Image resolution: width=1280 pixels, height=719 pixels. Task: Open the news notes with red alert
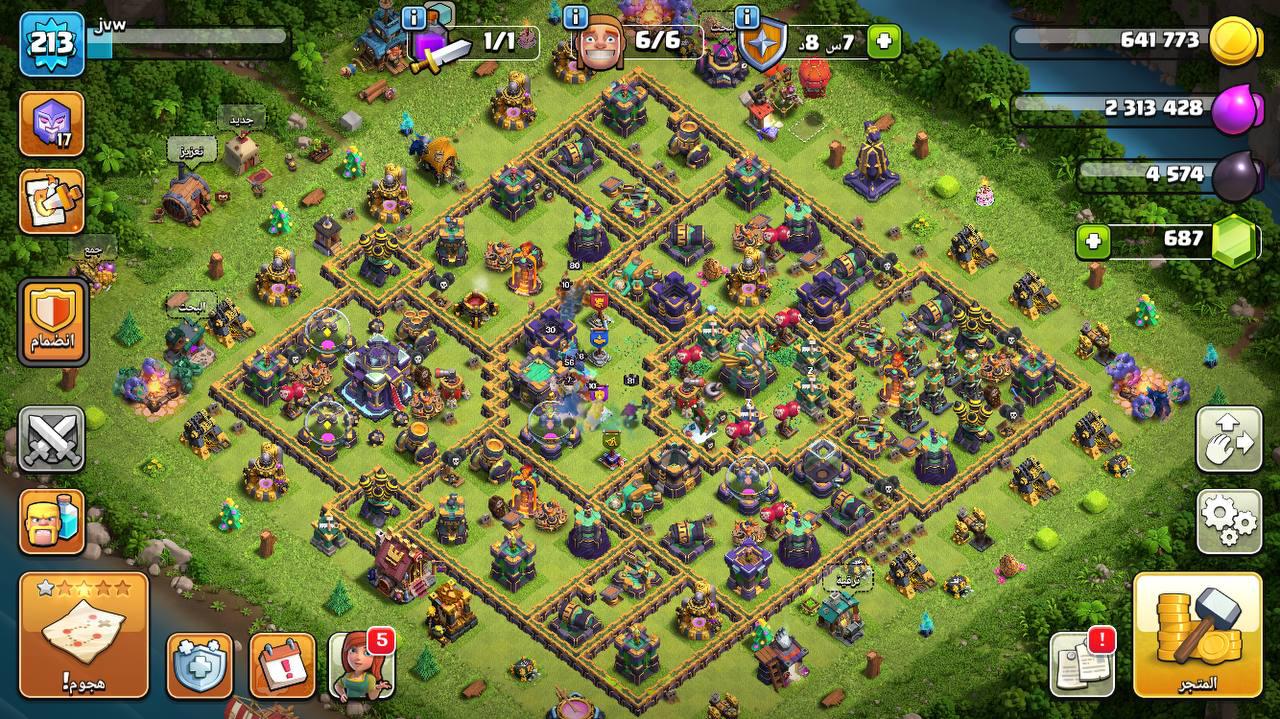point(1082,662)
